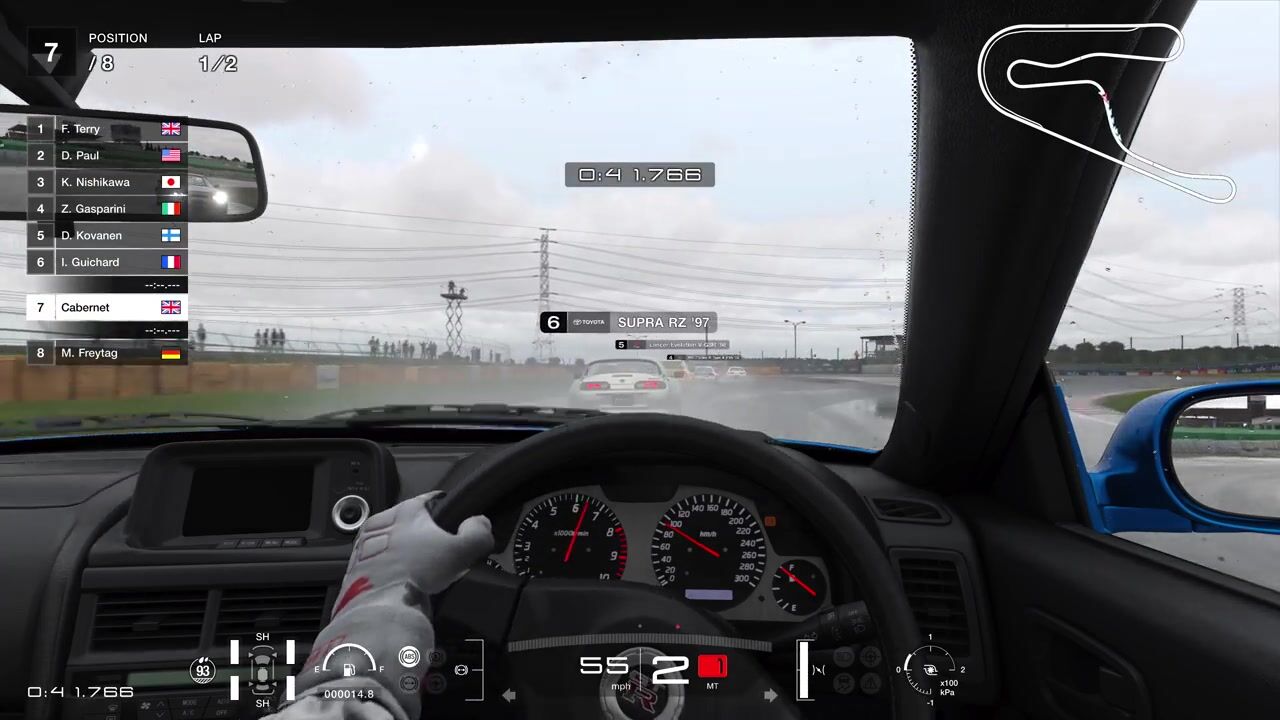Select the fuel gauge icon
The width and height of the screenshot is (1280, 720).
click(x=348, y=667)
